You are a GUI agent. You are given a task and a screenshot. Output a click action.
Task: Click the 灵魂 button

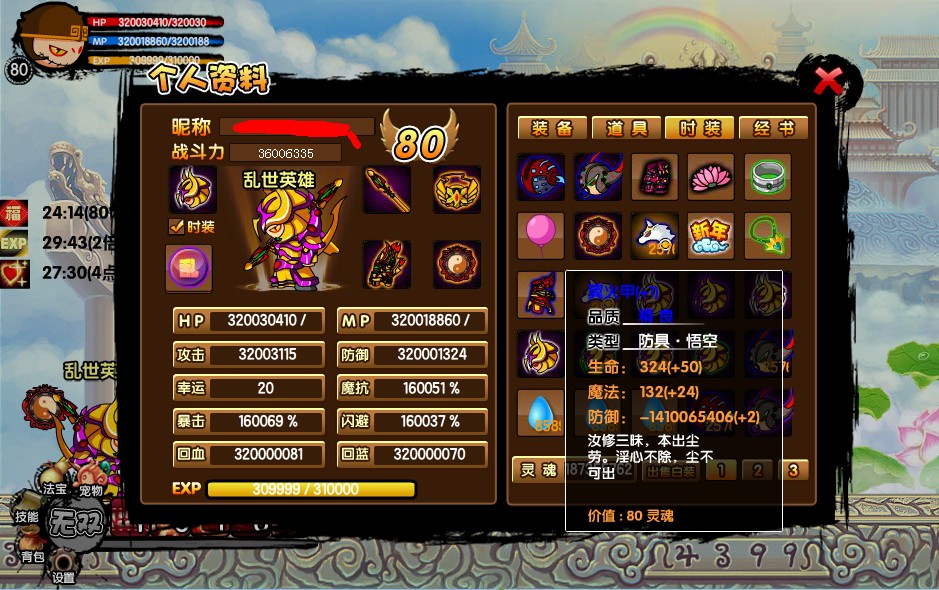point(535,470)
